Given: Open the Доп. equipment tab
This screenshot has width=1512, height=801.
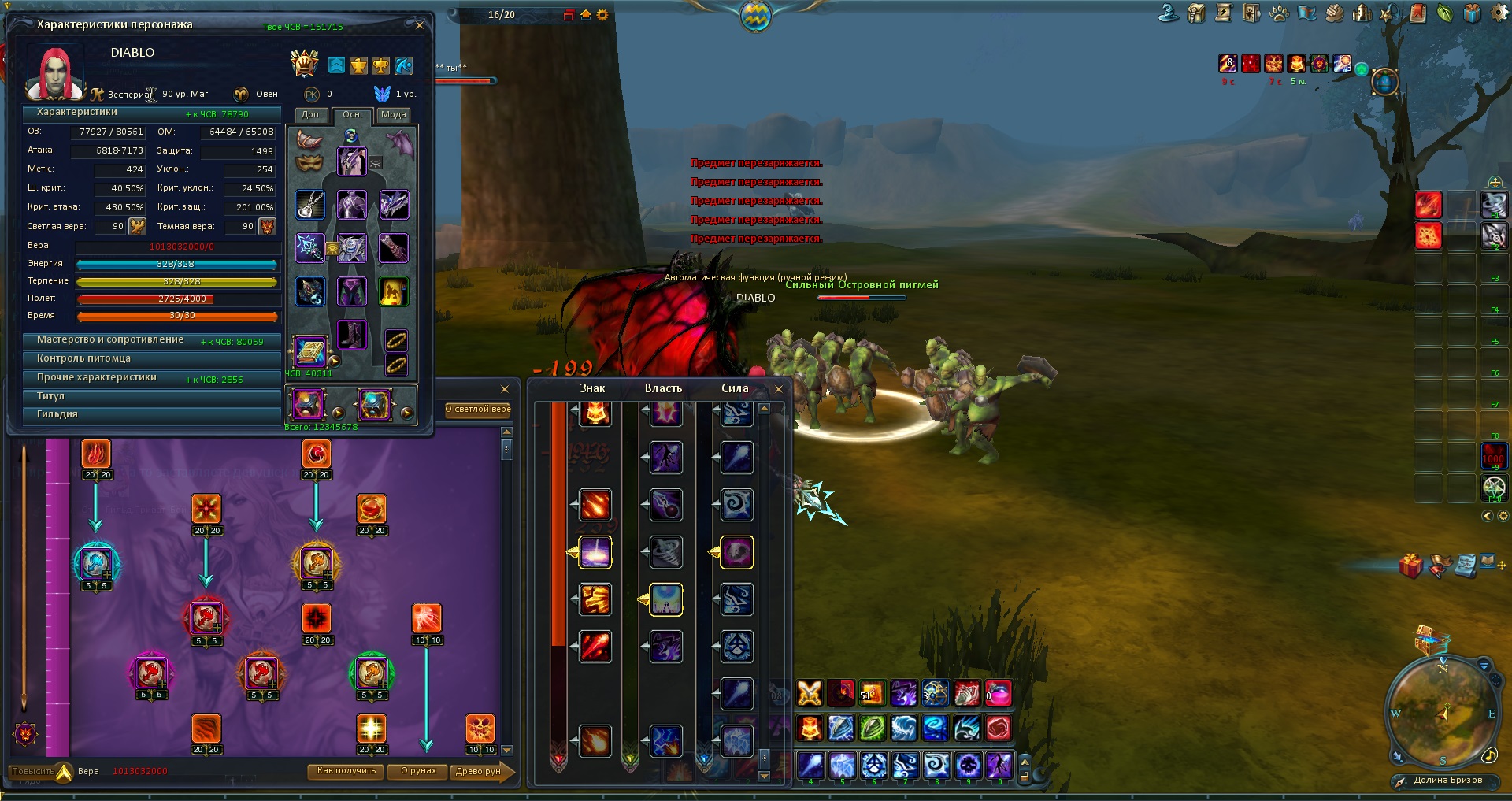Looking at the screenshot, I should 311,115.
